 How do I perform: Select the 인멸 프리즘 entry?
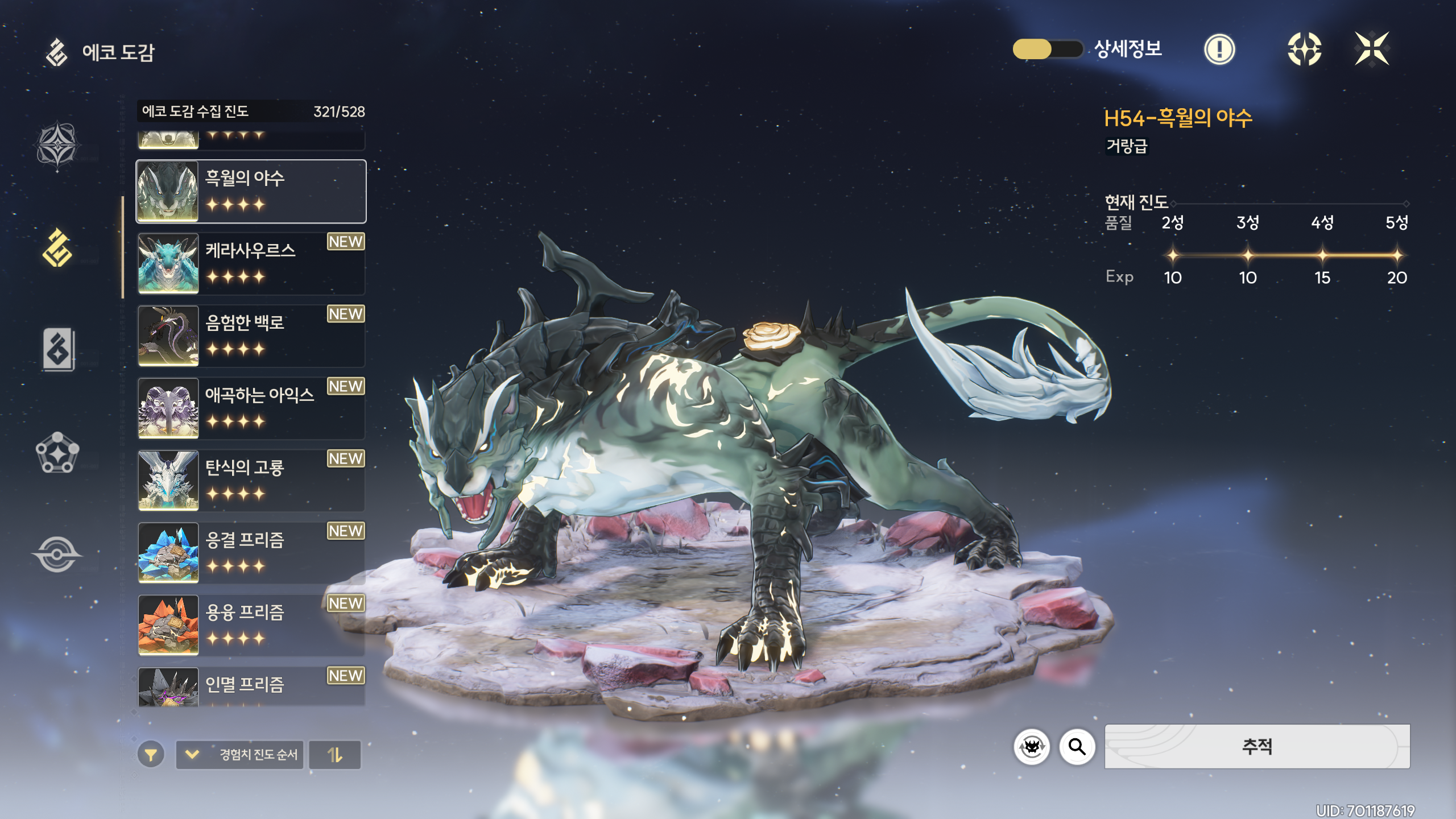click(x=251, y=687)
